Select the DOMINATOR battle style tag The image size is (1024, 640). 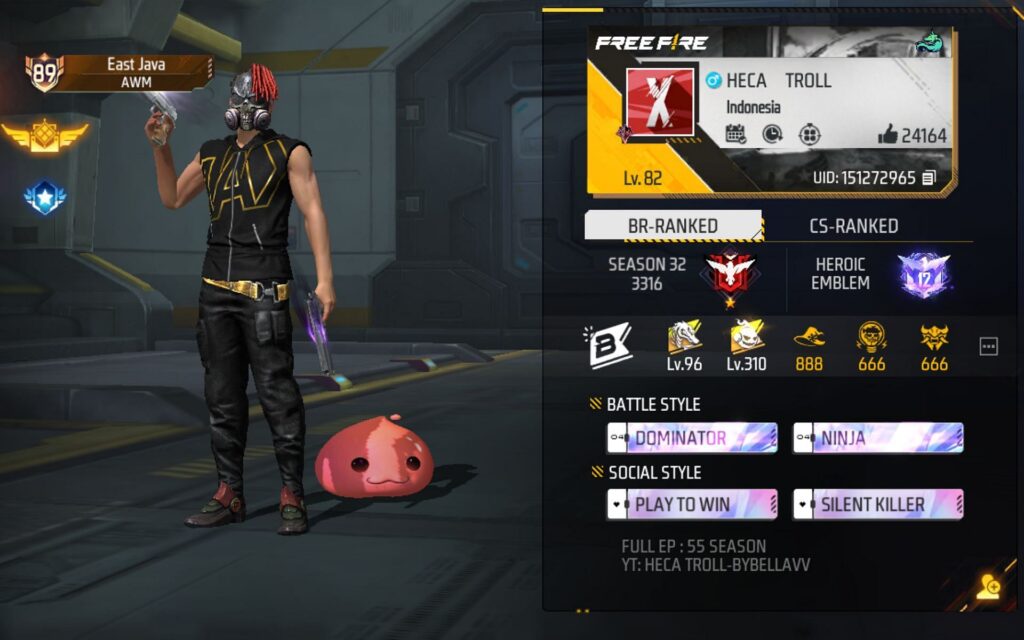pyautogui.click(x=692, y=438)
